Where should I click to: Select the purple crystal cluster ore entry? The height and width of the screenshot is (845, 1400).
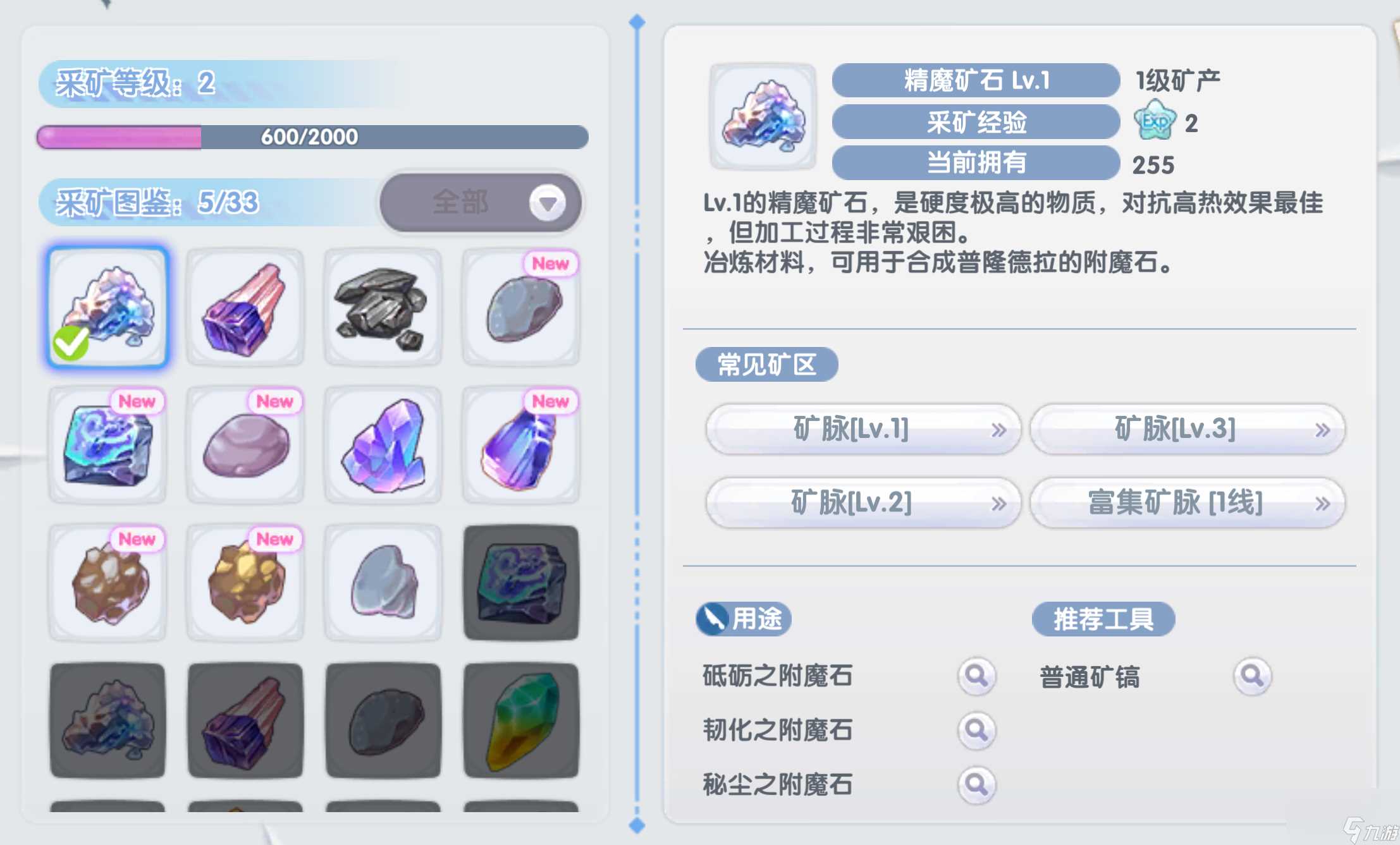pyautogui.click(x=384, y=442)
